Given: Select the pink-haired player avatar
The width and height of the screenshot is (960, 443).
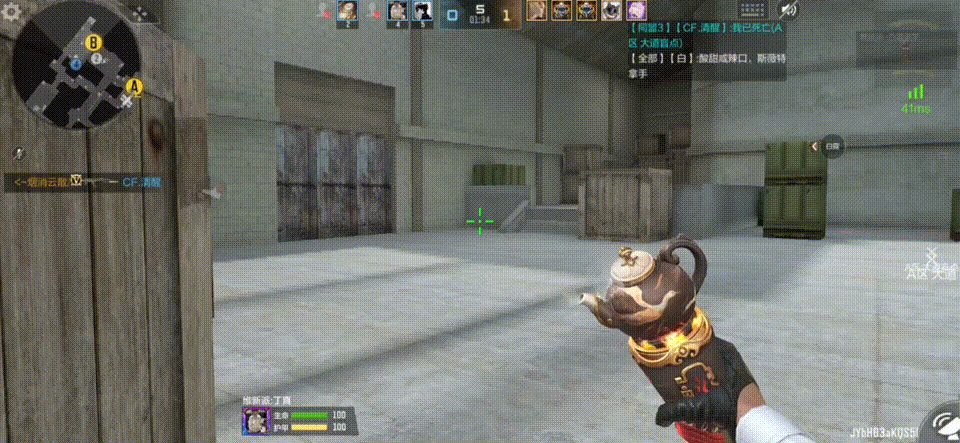Looking at the screenshot, I should coord(636,11).
